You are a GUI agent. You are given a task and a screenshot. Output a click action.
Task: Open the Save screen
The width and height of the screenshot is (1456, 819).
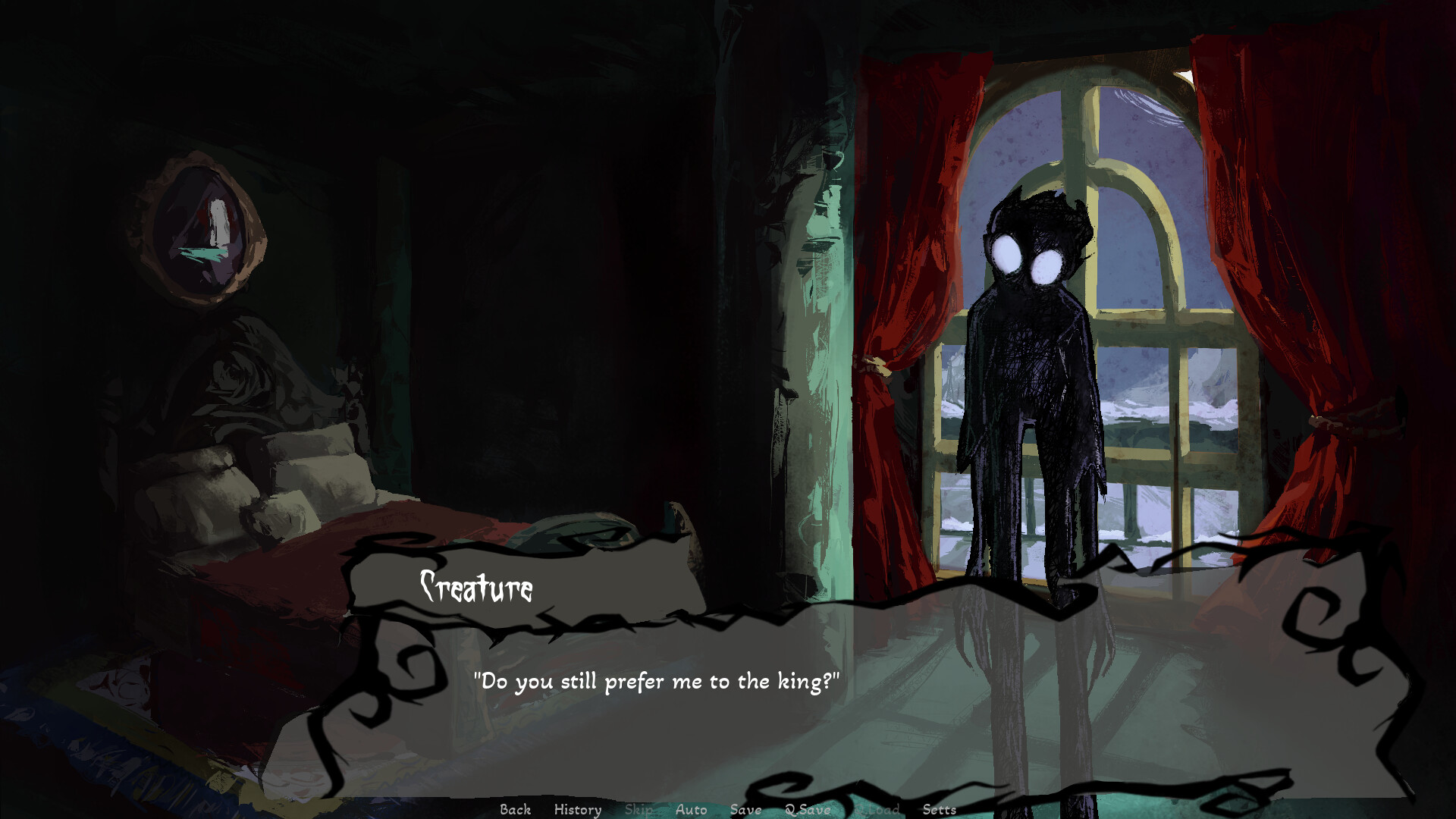(x=747, y=810)
